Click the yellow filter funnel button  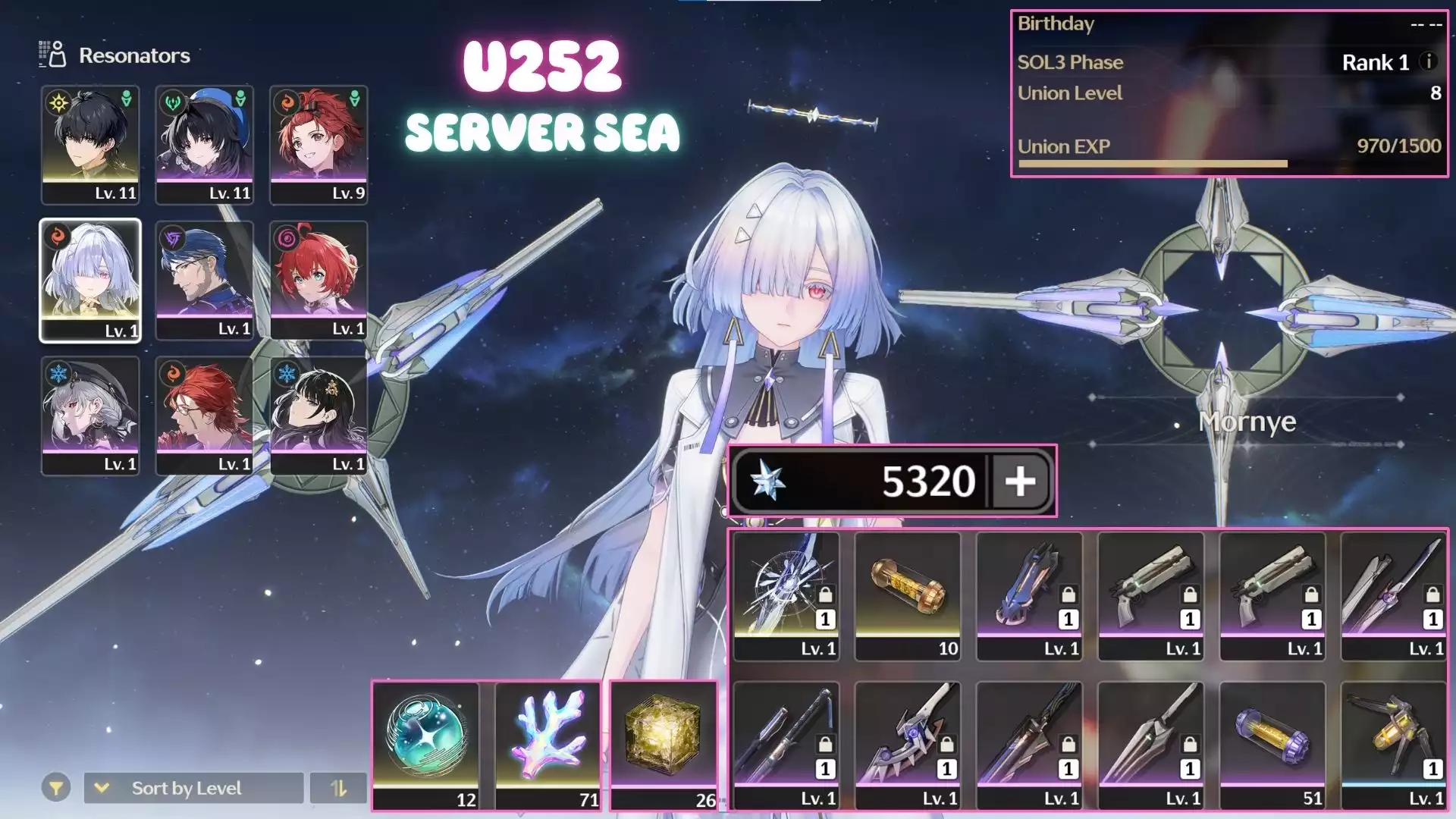click(56, 788)
